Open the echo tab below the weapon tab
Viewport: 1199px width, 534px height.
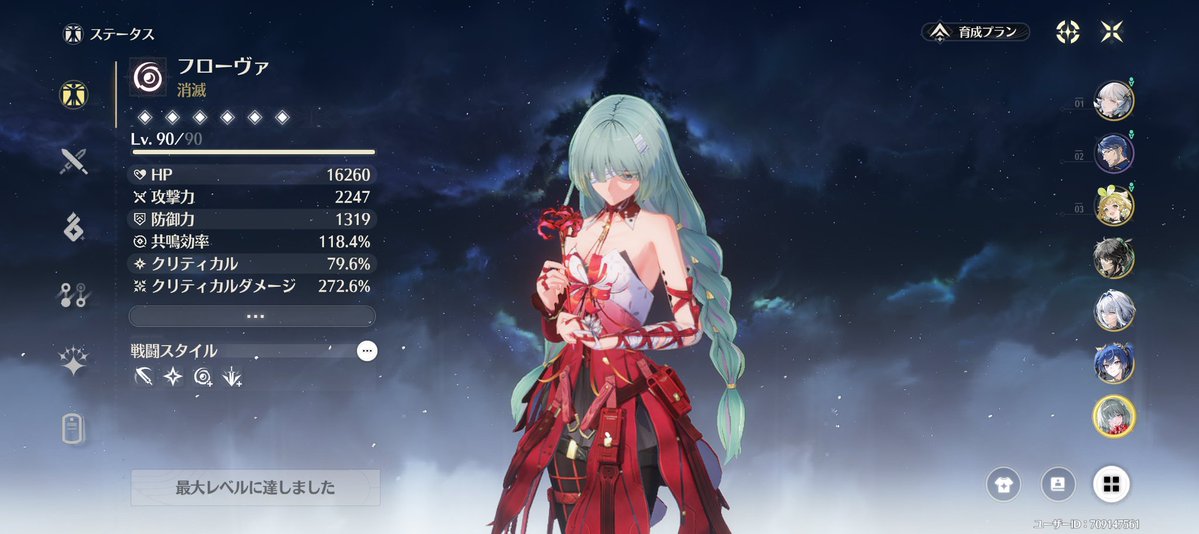tap(73, 228)
